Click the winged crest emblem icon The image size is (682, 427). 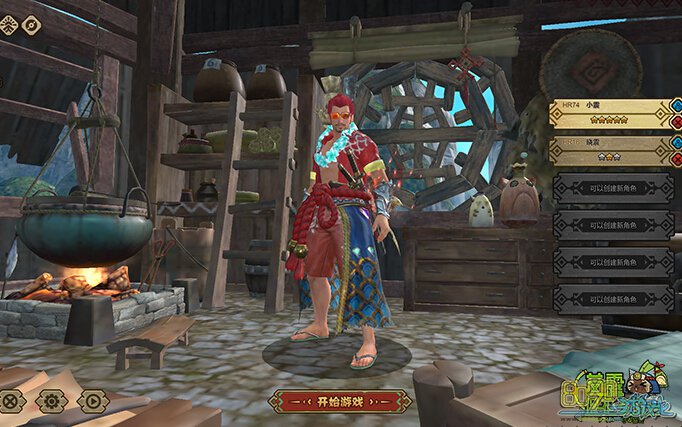point(8,25)
